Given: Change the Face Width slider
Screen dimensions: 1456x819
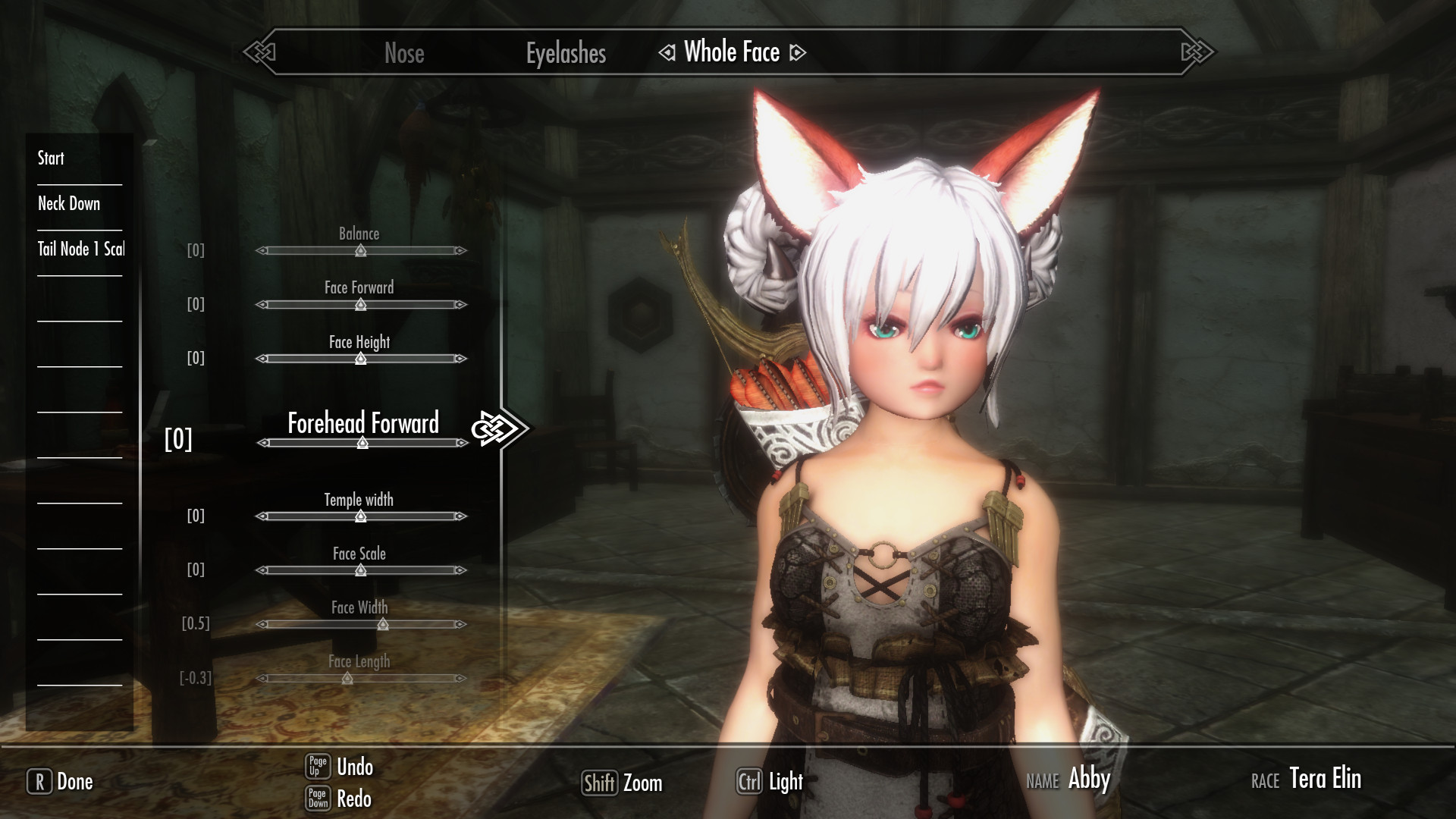Looking at the screenshot, I should (x=383, y=625).
